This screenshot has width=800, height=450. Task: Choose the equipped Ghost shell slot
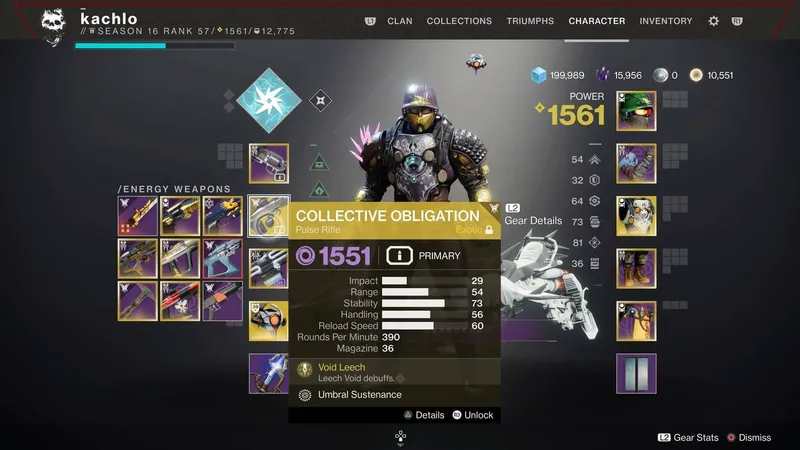[x=268, y=319]
